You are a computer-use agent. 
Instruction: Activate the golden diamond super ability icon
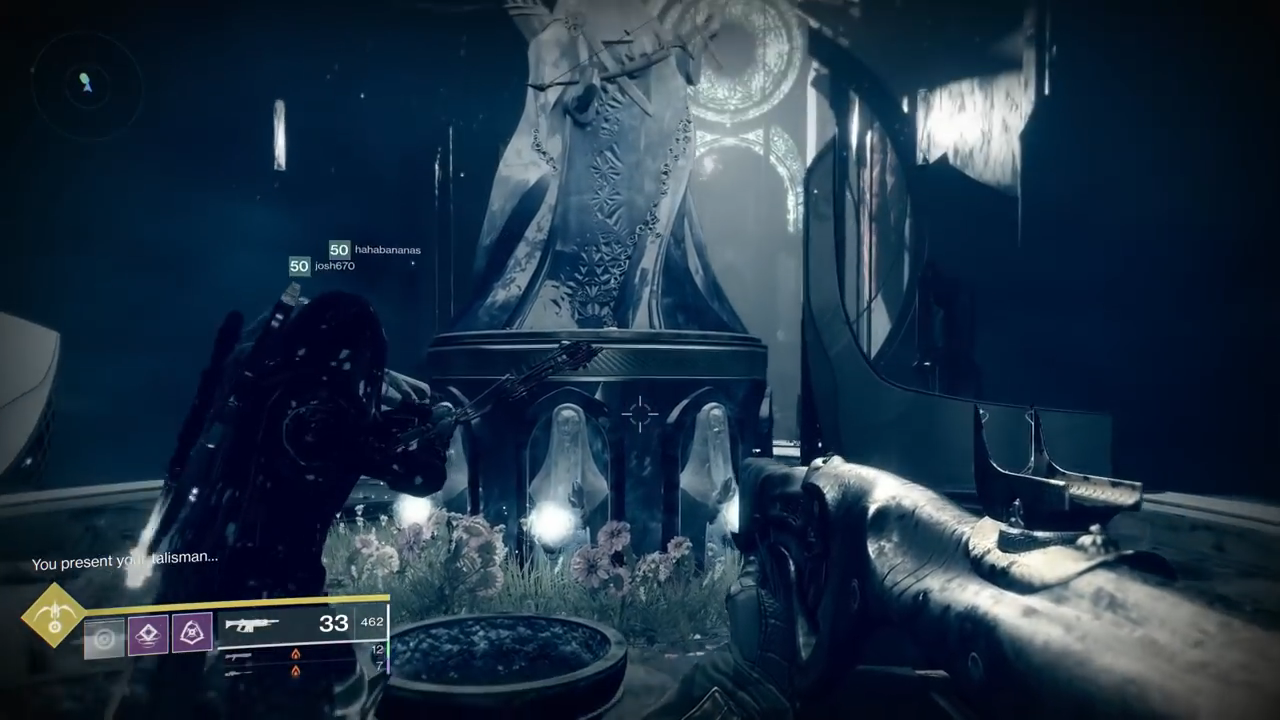coord(54,615)
